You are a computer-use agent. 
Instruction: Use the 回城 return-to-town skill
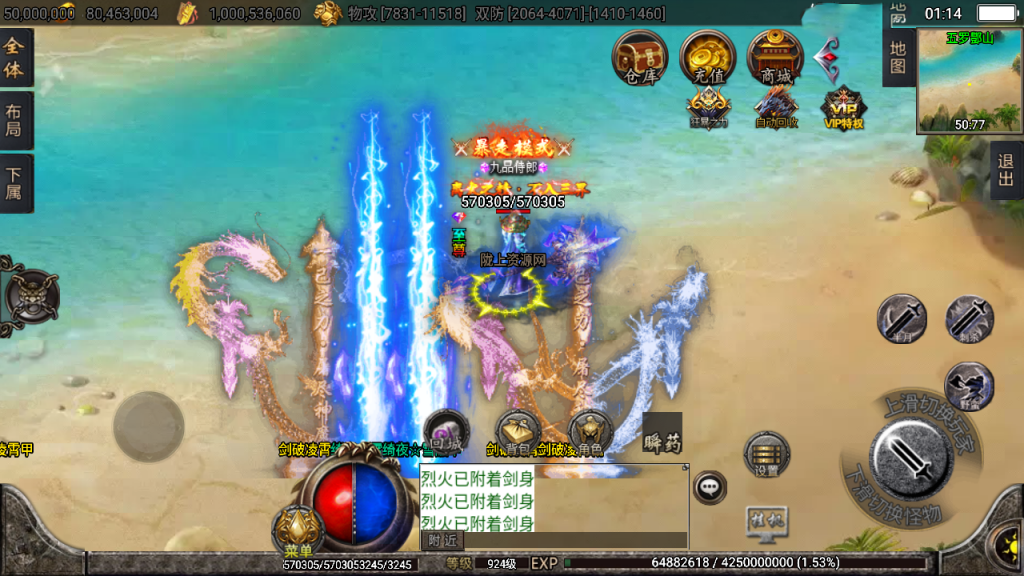coord(445,433)
